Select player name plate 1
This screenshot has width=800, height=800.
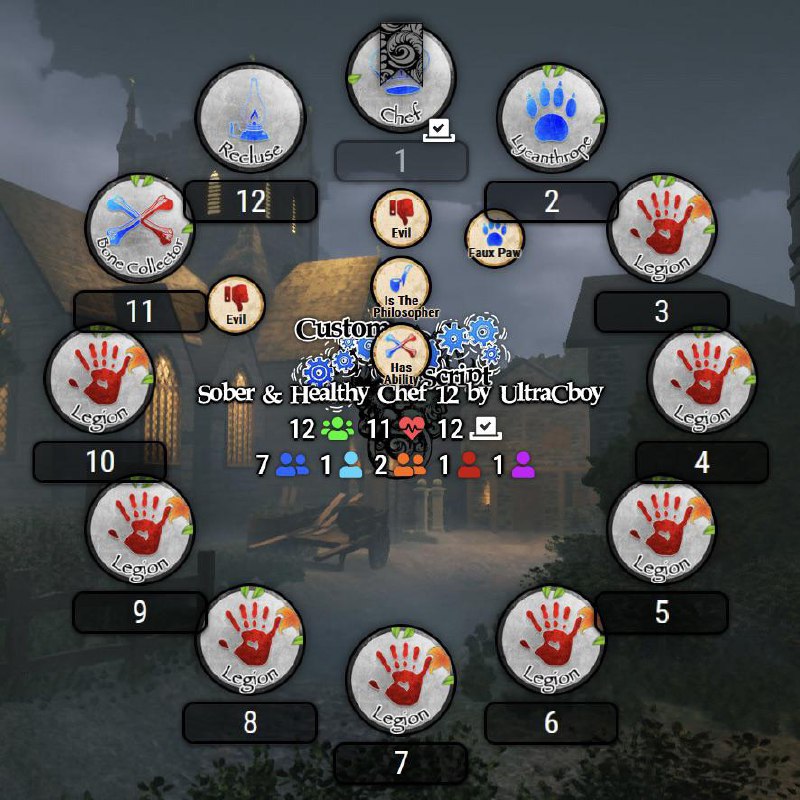click(x=401, y=161)
